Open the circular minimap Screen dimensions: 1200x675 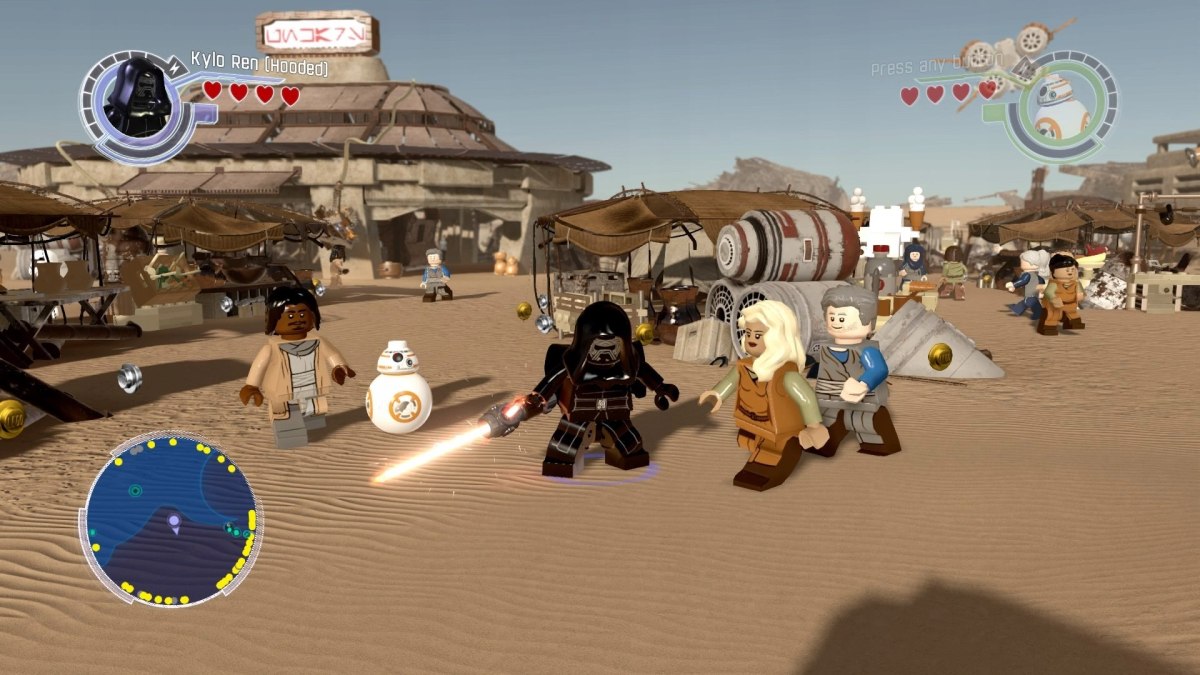pyautogui.click(x=170, y=519)
